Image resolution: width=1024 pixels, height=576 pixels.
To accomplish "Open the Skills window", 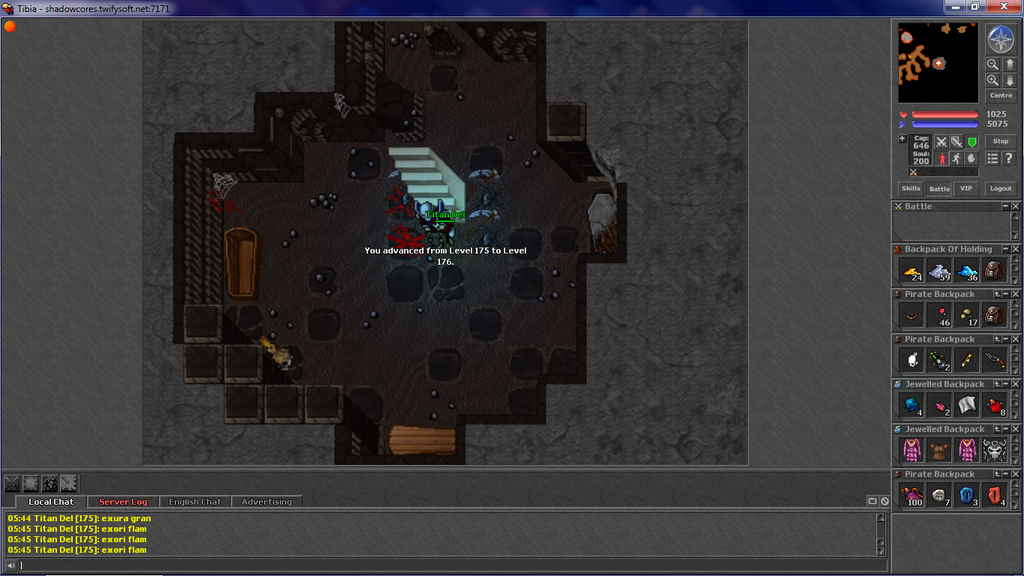I will click(911, 188).
